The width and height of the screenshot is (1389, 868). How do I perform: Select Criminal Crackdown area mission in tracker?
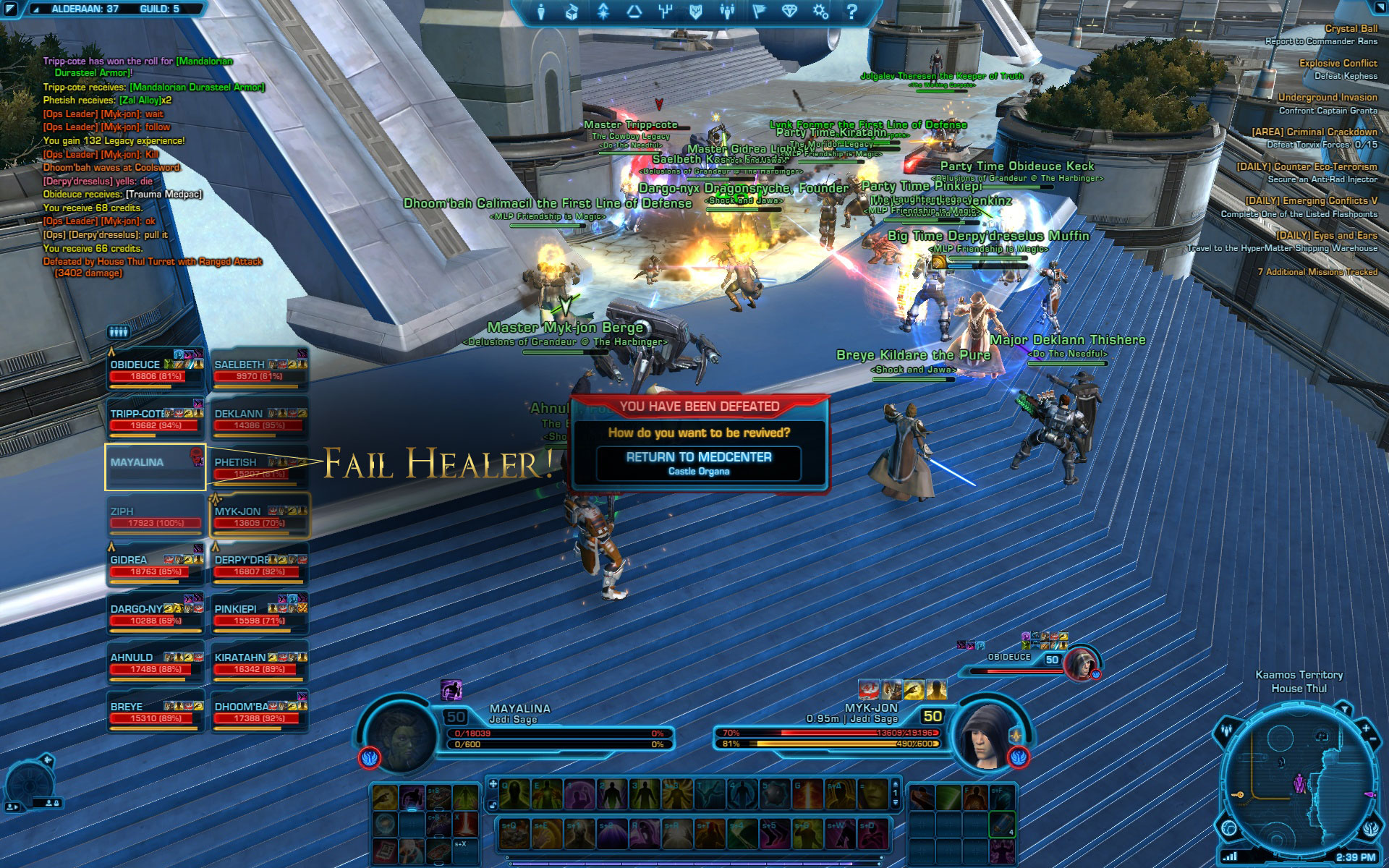tap(1314, 132)
